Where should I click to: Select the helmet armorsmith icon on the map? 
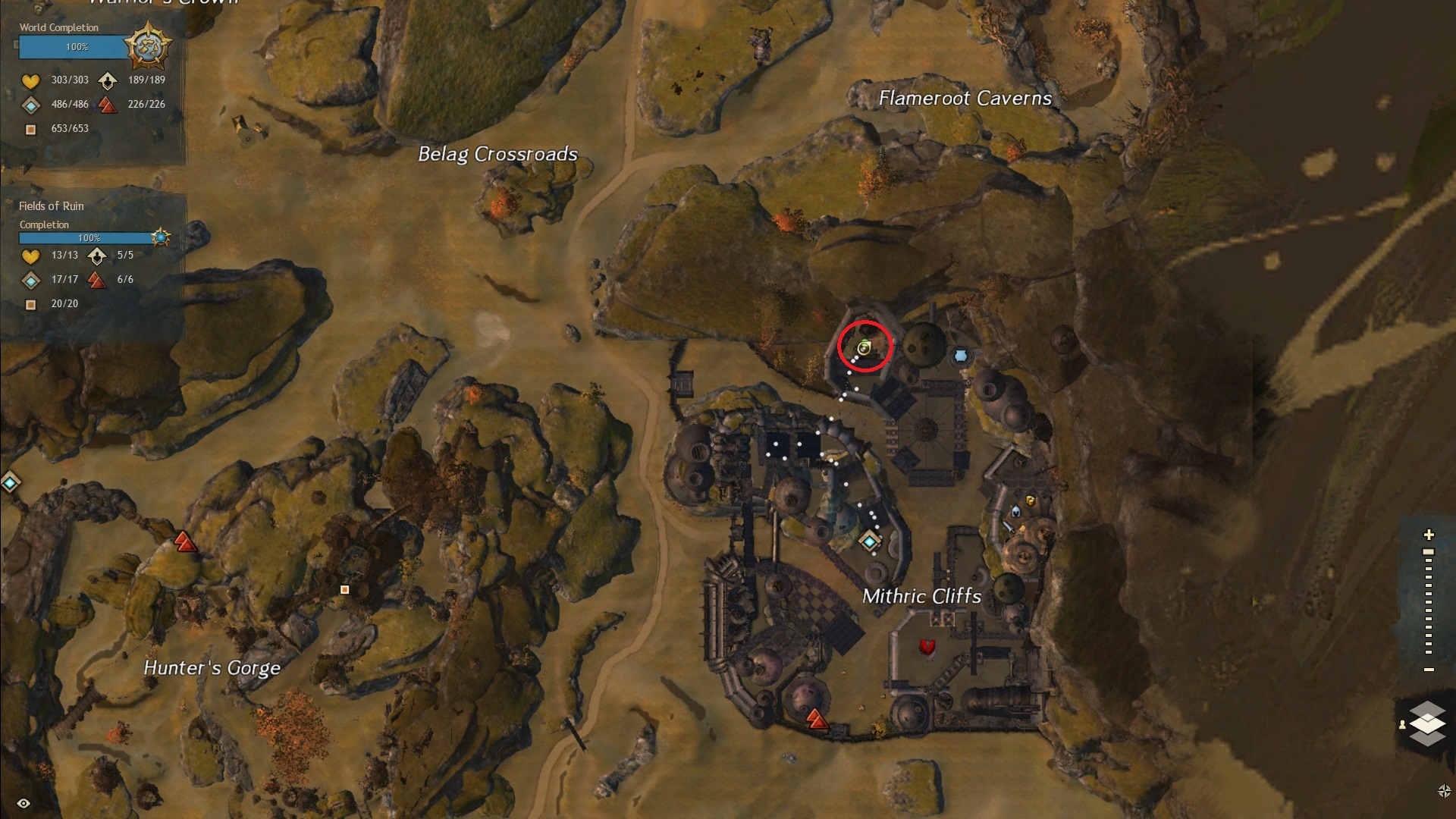coord(1015,511)
